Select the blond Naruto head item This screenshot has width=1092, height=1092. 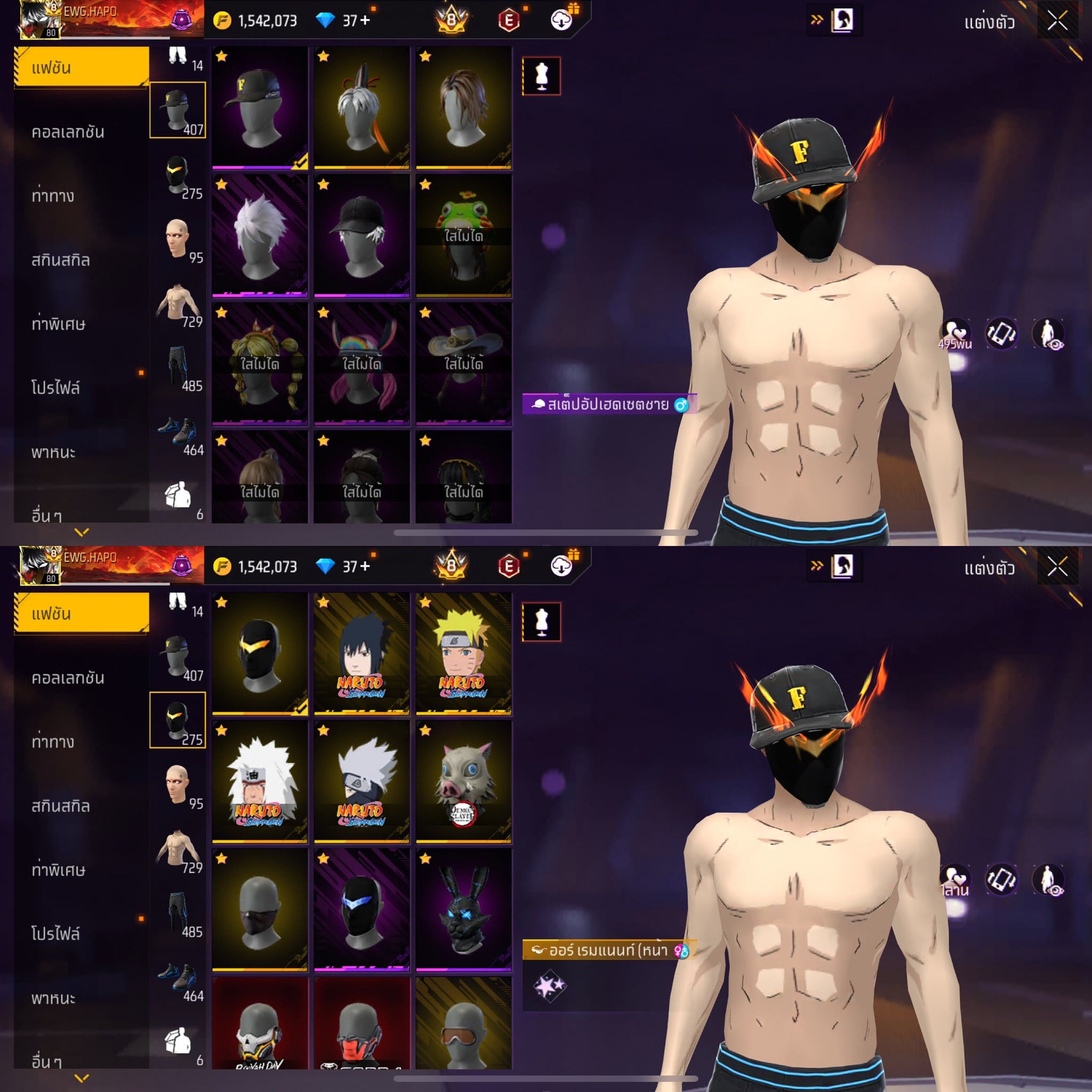point(463,653)
